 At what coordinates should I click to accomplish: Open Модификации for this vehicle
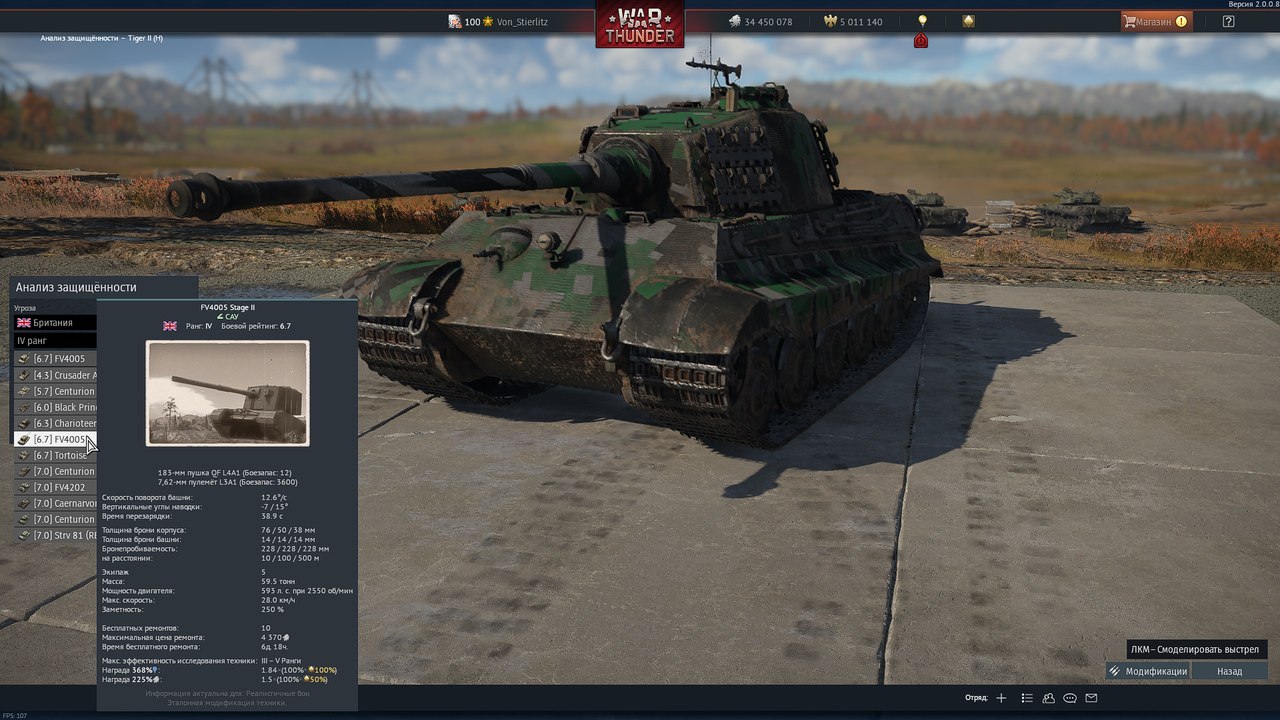point(1148,671)
